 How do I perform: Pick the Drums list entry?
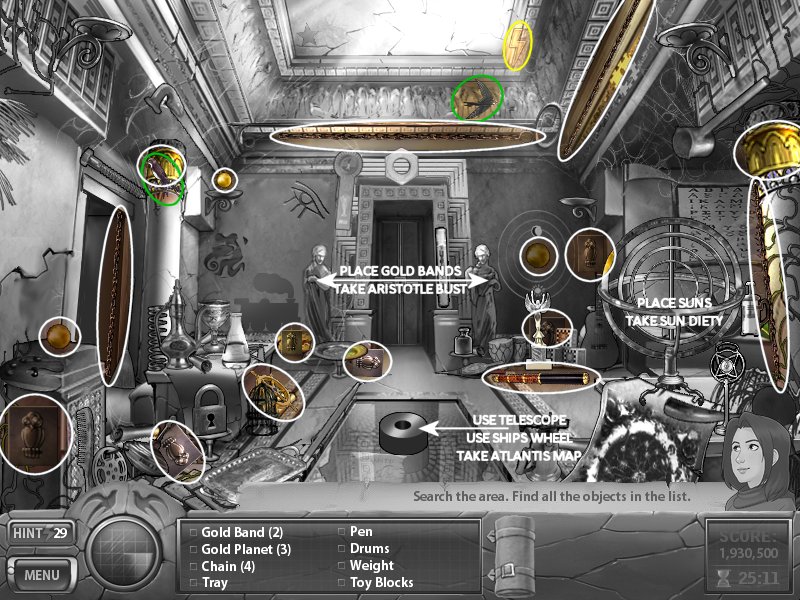point(369,549)
